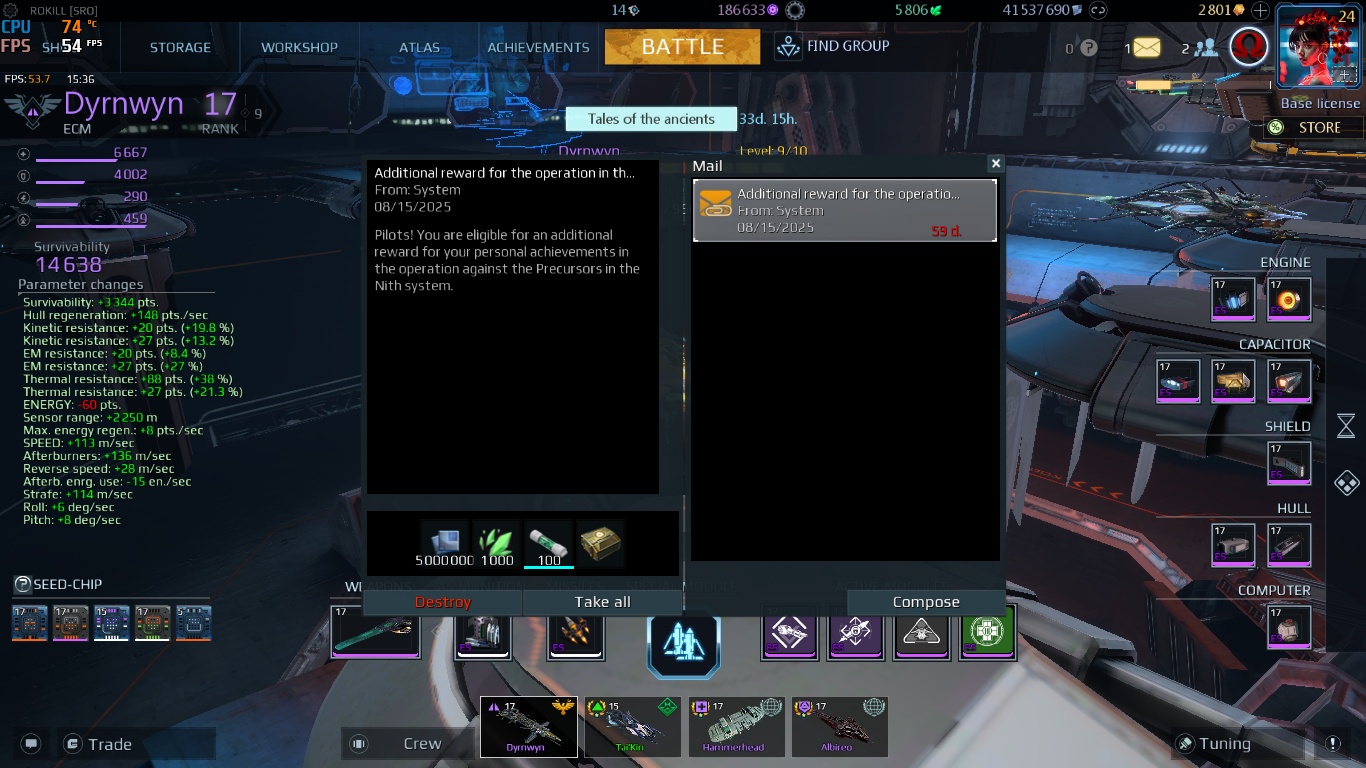View the ACHIEVEMENTS page
1366x768 pixels.
[x=538, y=47]
